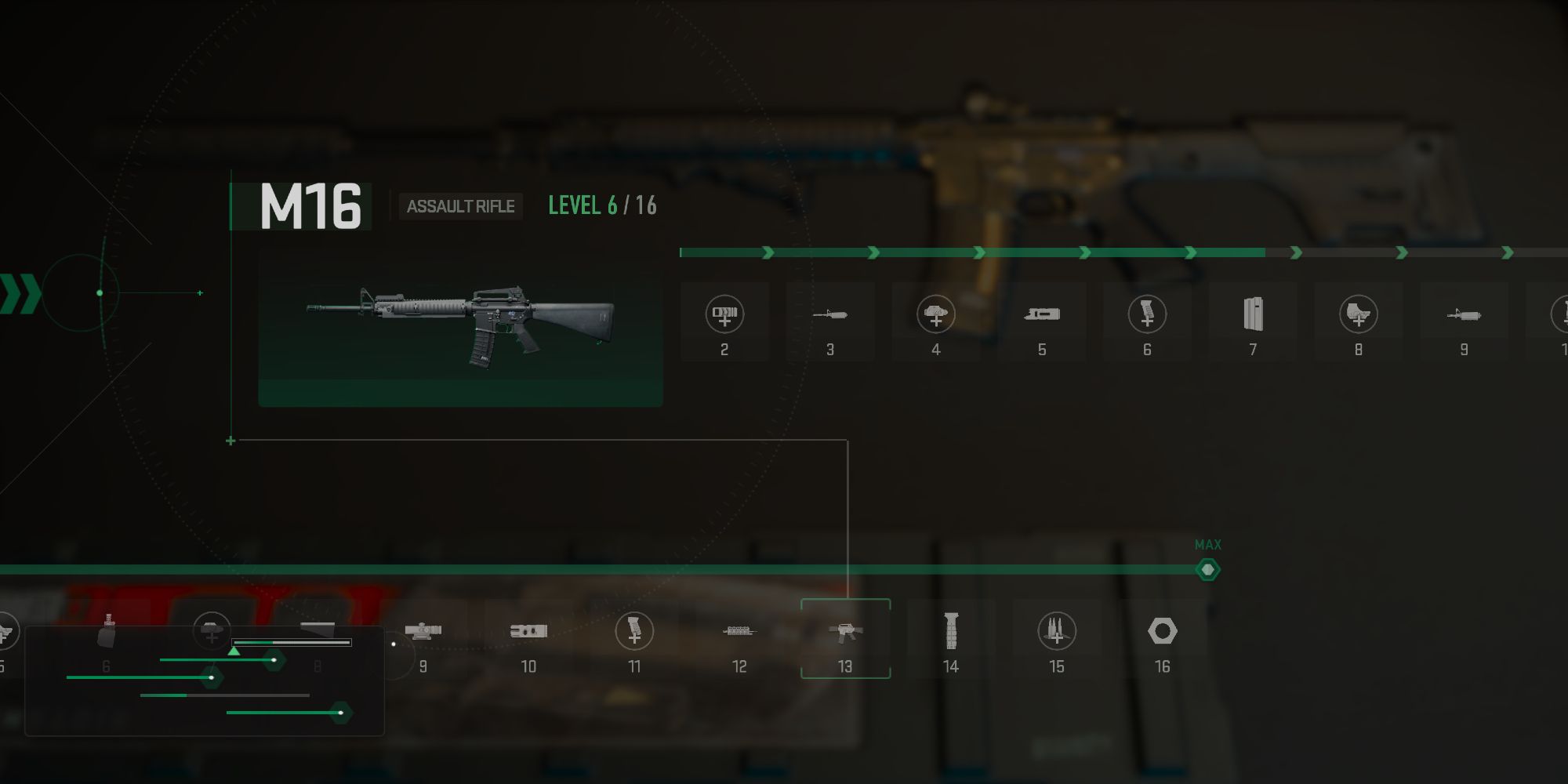Select the level 9 barrel unlock icon
Viewport: 1568px width, 784px height.
coord(1463,314)
